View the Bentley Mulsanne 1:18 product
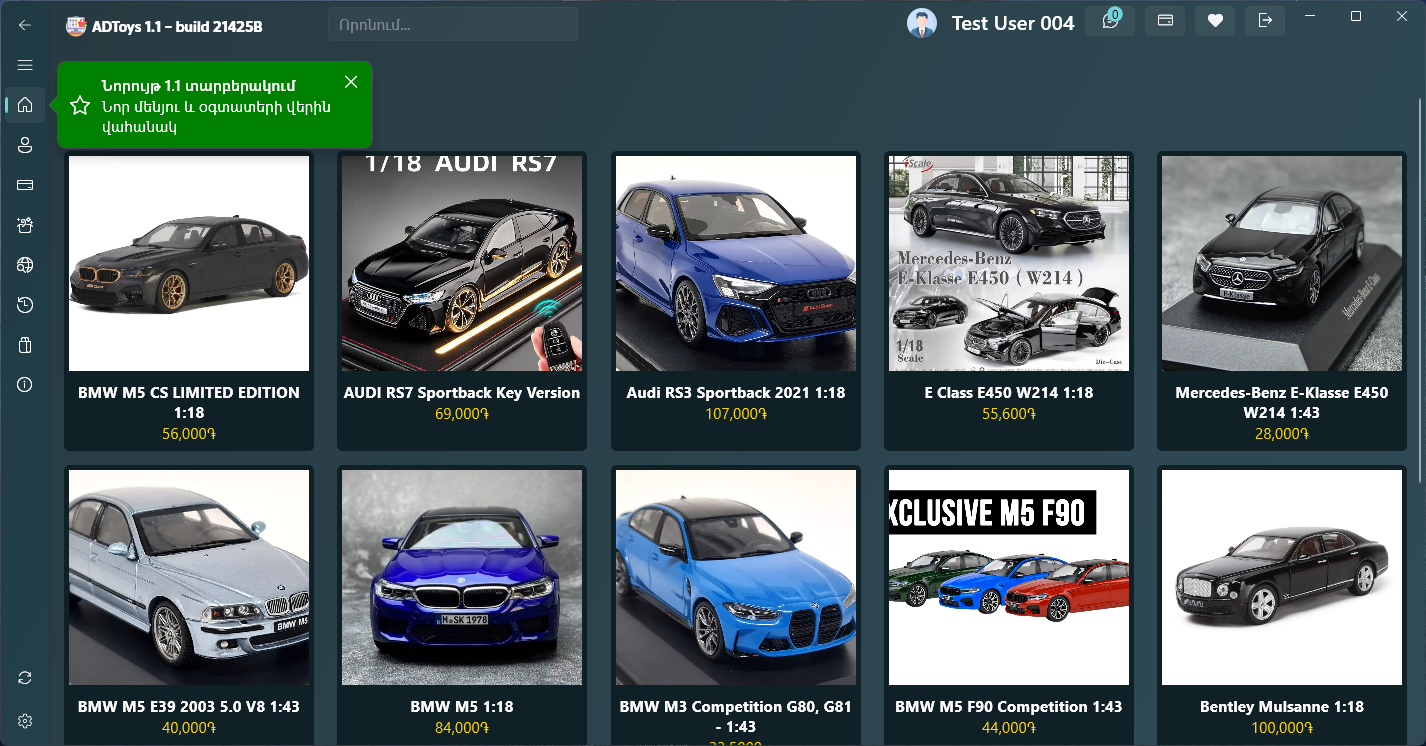Screen dimensions: 1426x746 pos(1282,600)
